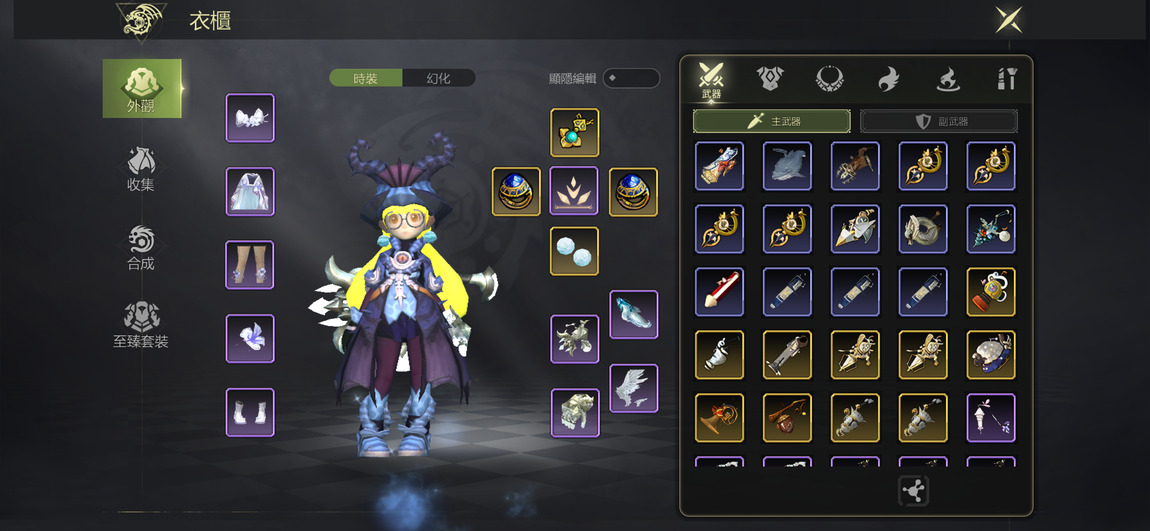Open the 收集 collection menu
The height and width of the screenshot is (531, 1150).
click(x=141, y=168)
